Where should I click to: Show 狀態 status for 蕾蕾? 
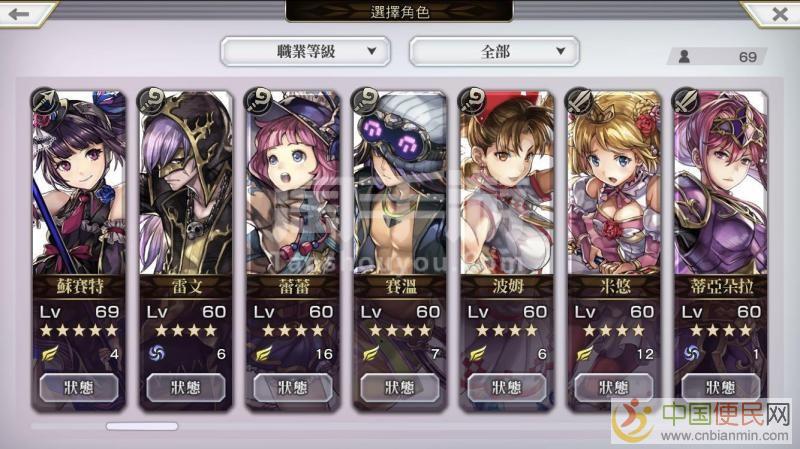292,387
